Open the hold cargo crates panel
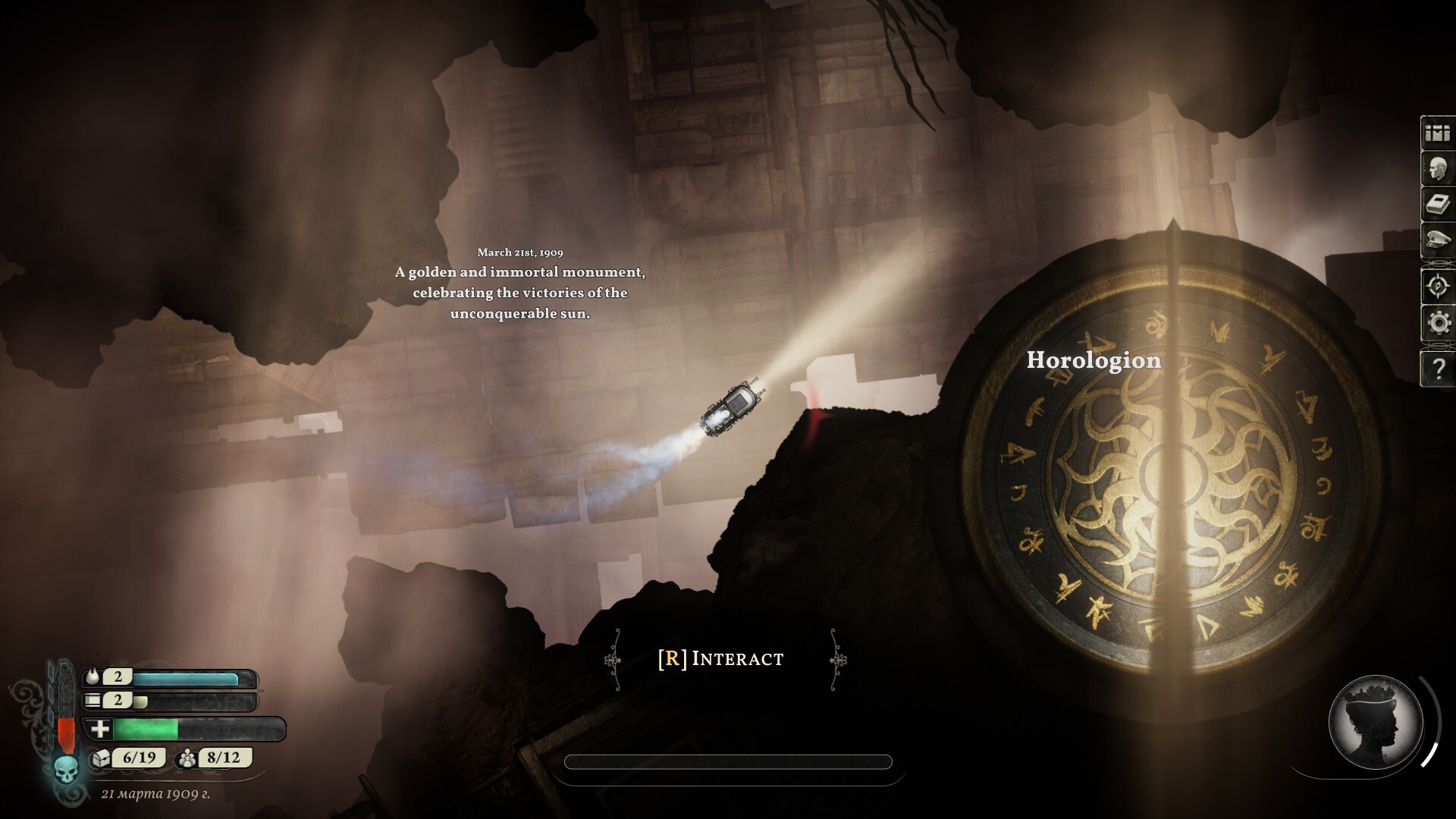 tap(1437, 133)
